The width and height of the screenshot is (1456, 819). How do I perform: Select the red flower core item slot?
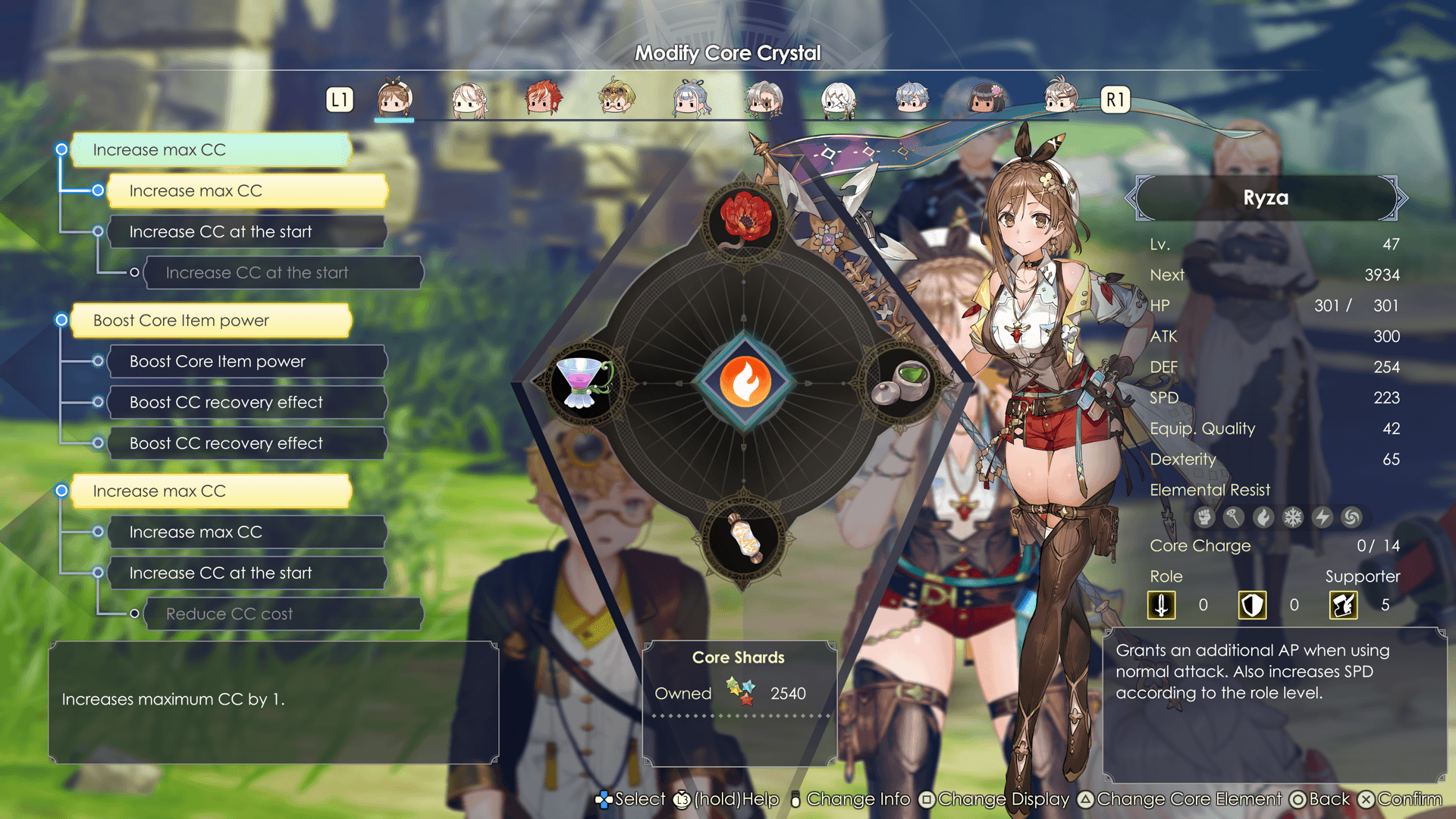pos(745,220)
